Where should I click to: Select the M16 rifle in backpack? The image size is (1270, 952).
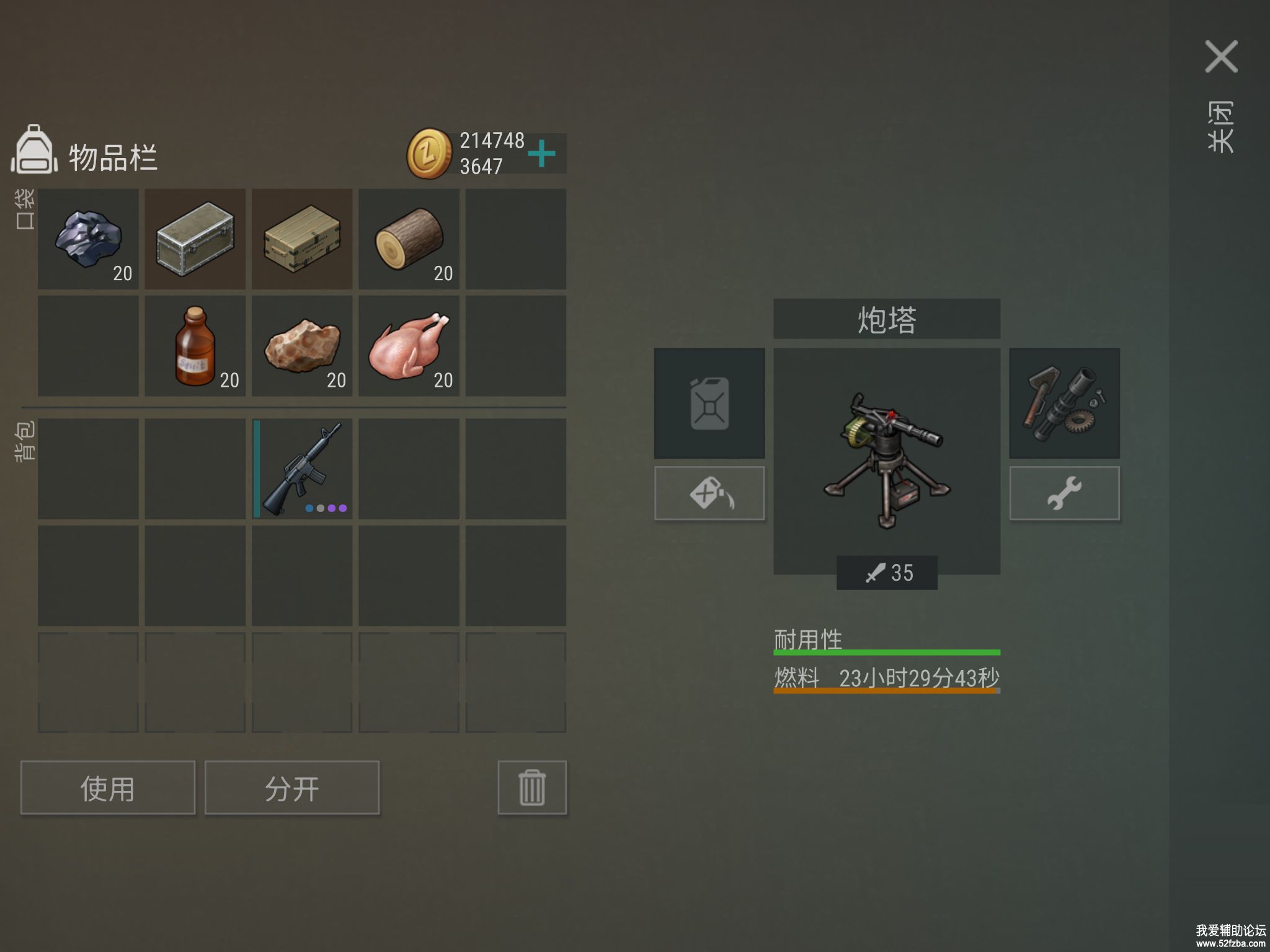tap(302, 469)
